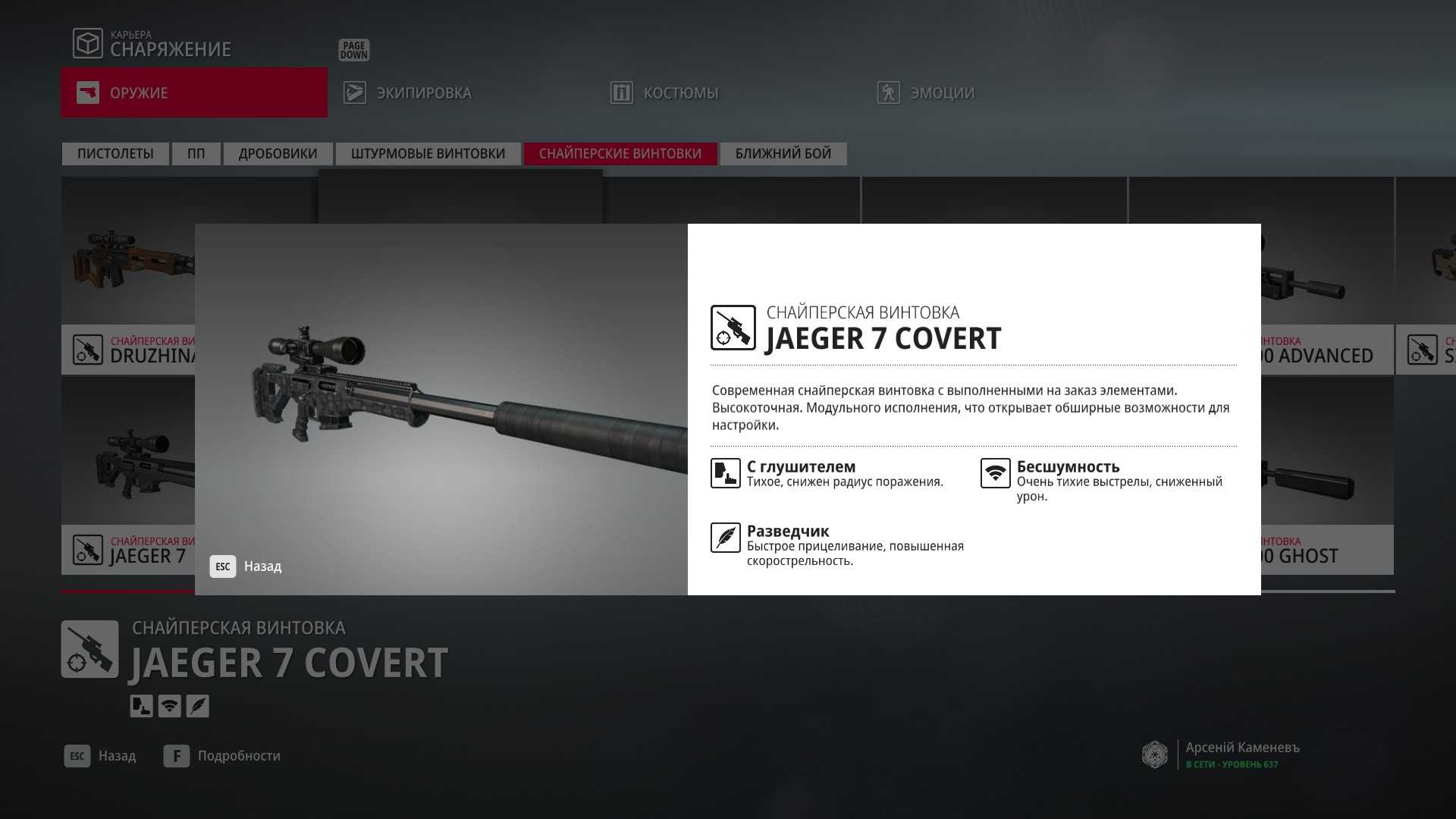Select Штурмовые винтовки filter
Viewport: 1456px width, 819px height.
click(428, 154)
